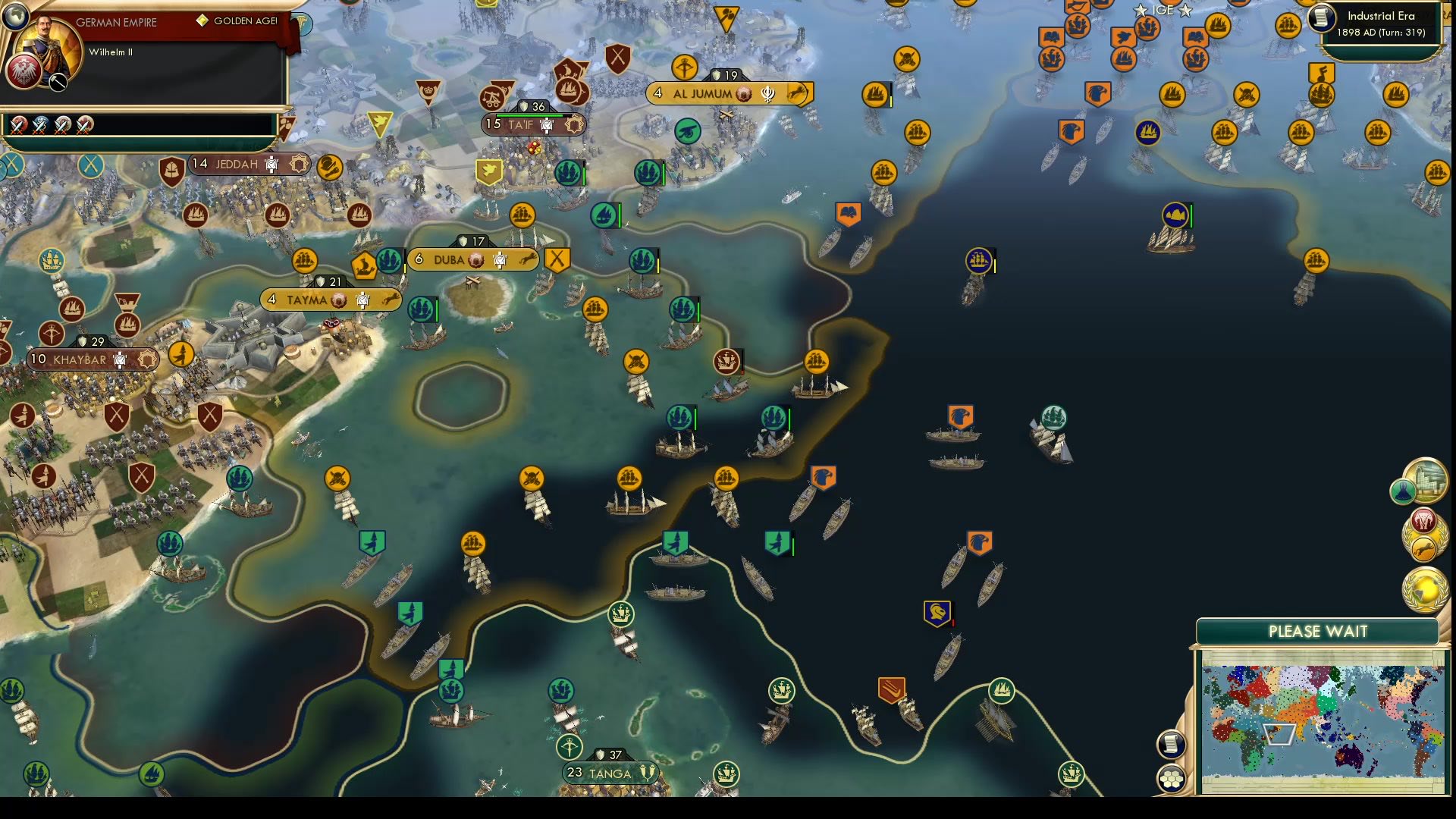
Task: Toggle strategic view with the hex grid button
Action: [x=1171, y=778]
